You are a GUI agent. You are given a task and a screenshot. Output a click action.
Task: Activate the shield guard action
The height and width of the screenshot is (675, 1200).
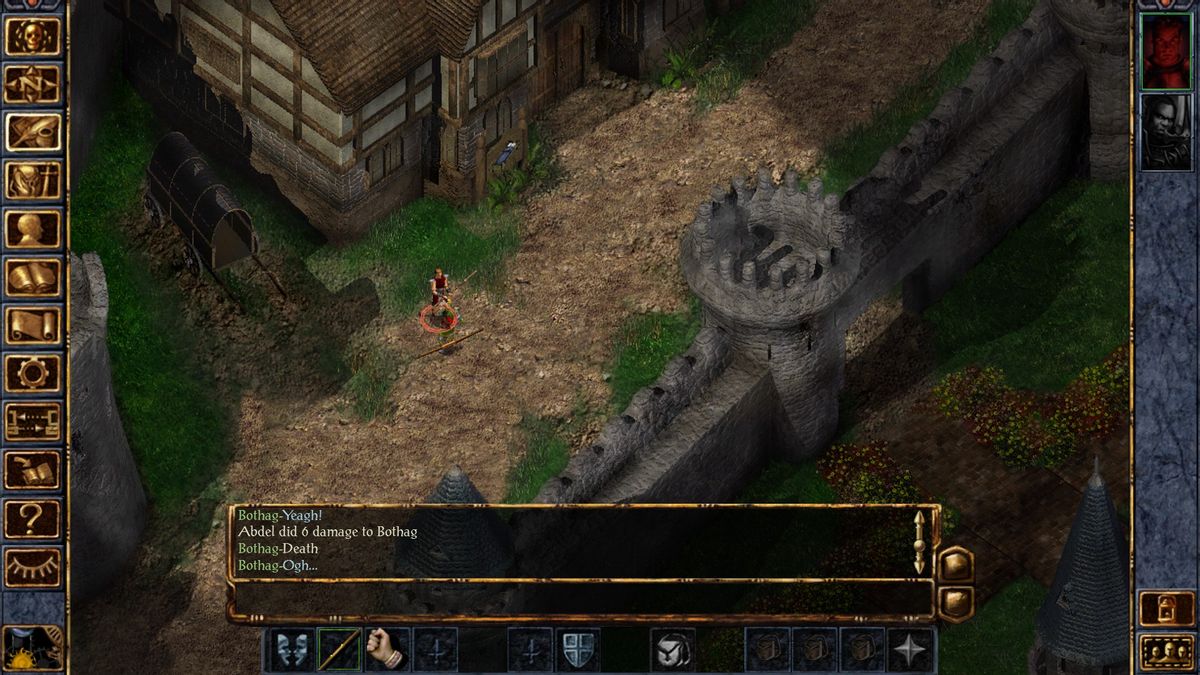tap(578, 649)
